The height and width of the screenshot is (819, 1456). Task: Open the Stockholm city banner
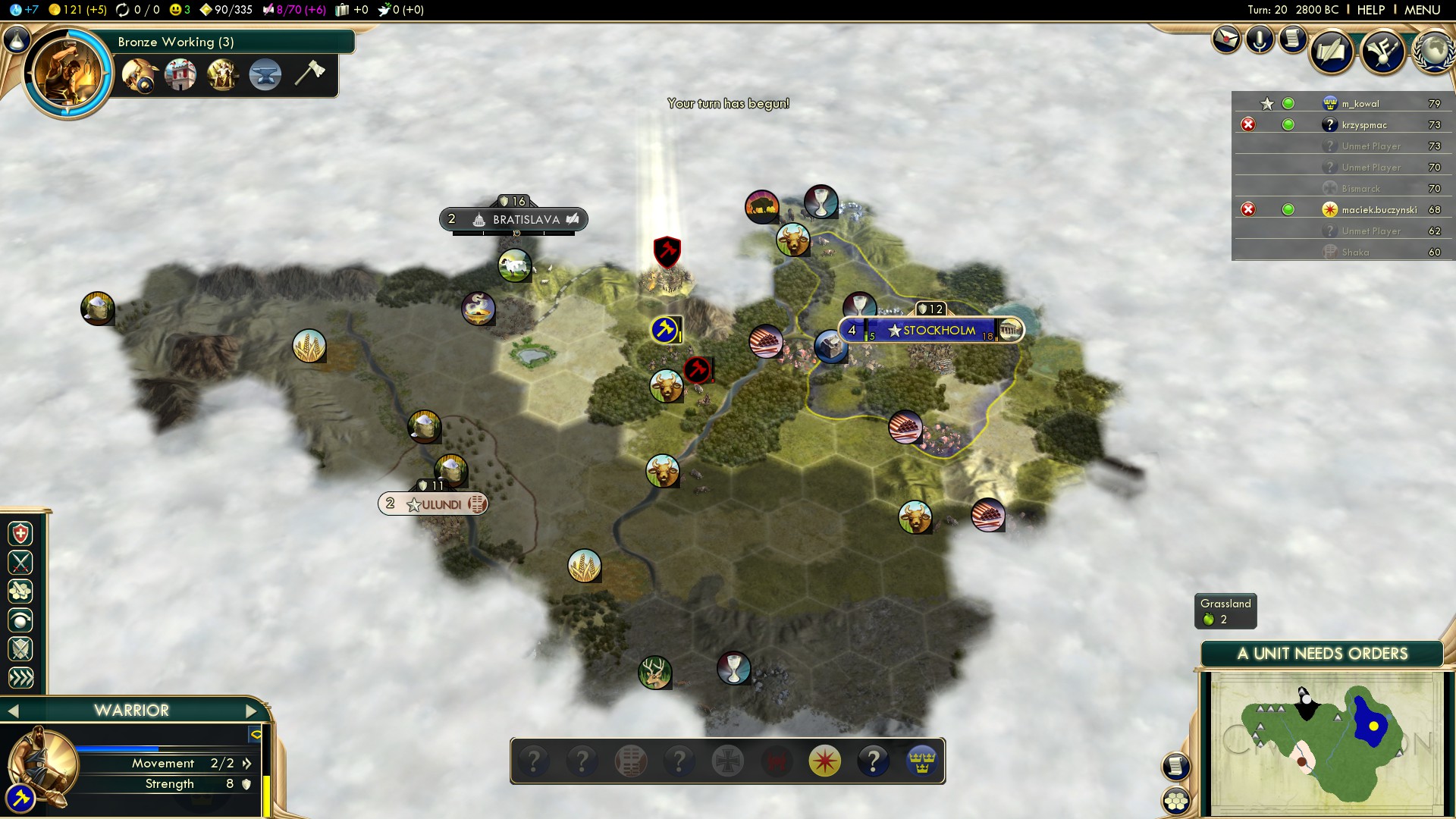click(938, 331)
